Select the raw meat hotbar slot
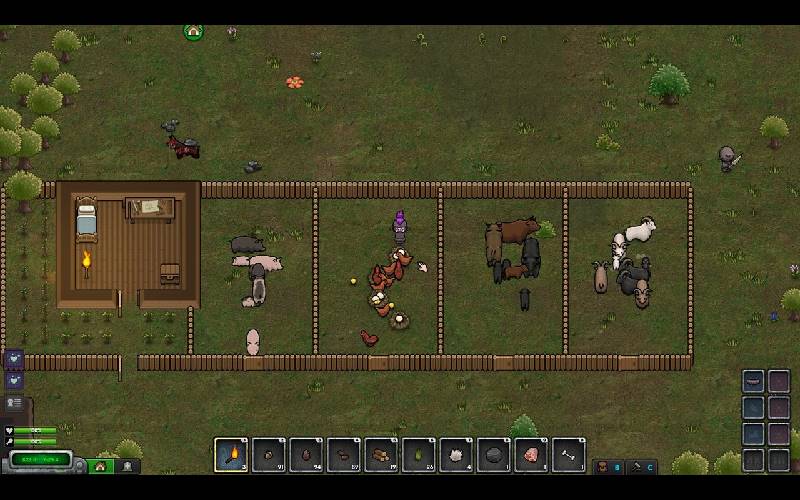Image resolution: width=800 pixels, height=500 pixels. click(531, 455)
